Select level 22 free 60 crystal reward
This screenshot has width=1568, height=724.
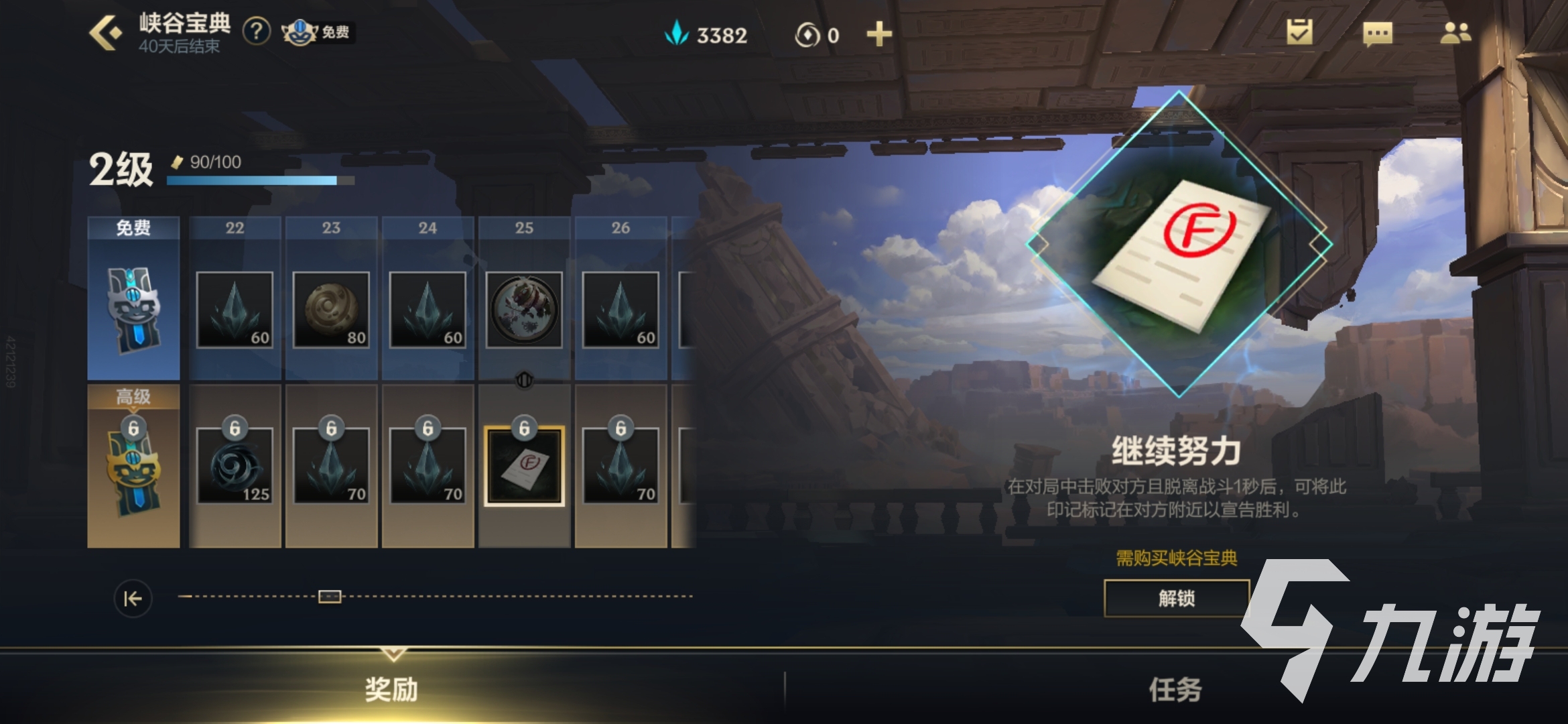pyautogui.click(x=235, y=310)
